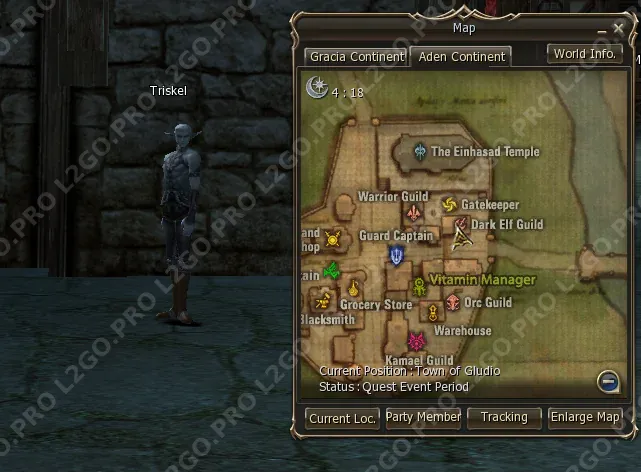Switch to the Gracia Continent tab

pos(355,57)
